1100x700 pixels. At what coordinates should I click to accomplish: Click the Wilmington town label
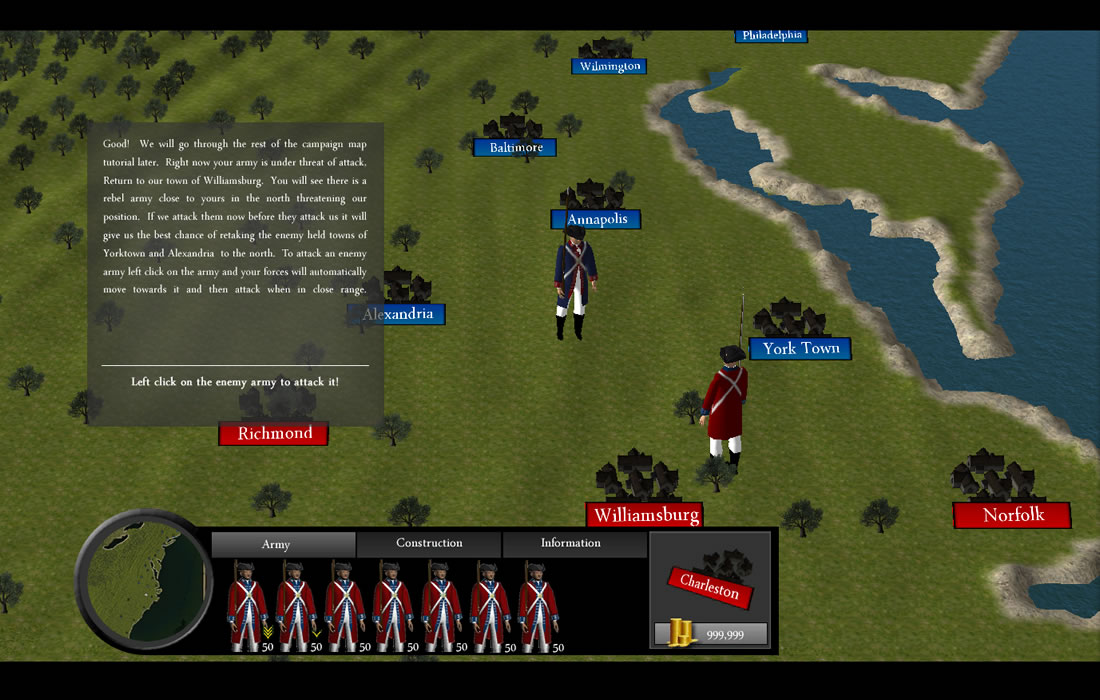coord(609,67)
